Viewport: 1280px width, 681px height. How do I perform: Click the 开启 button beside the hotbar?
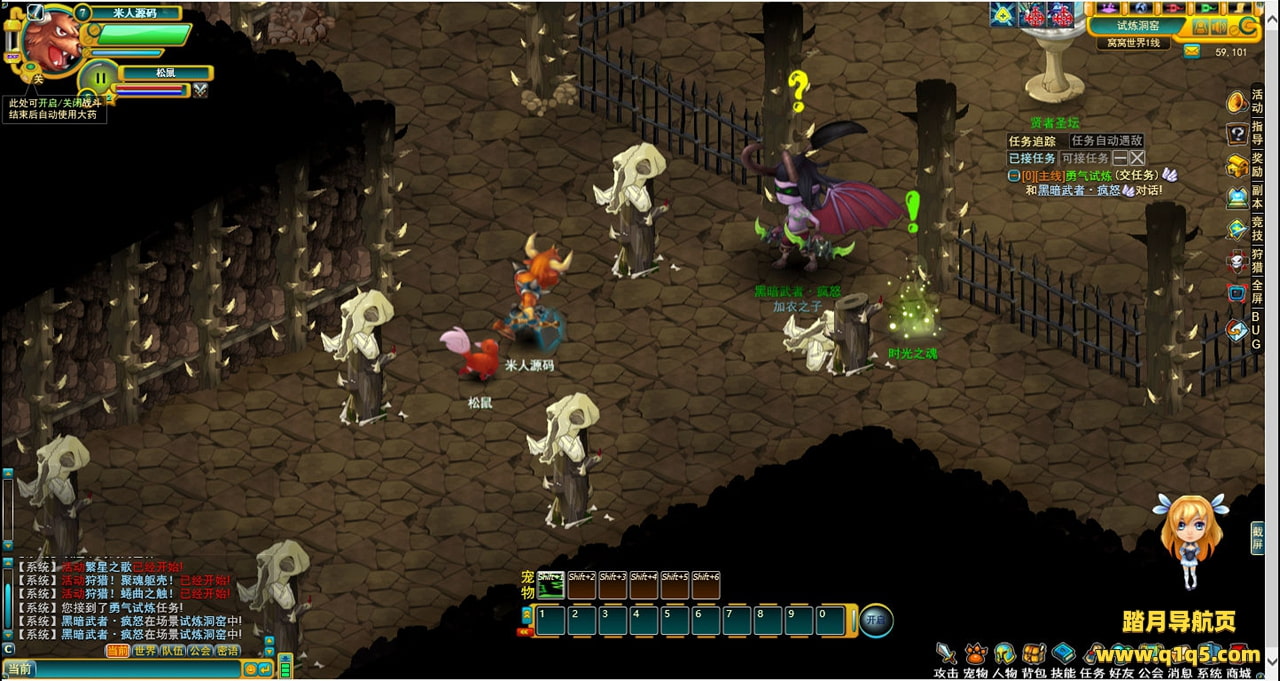(x=876, y=620)
